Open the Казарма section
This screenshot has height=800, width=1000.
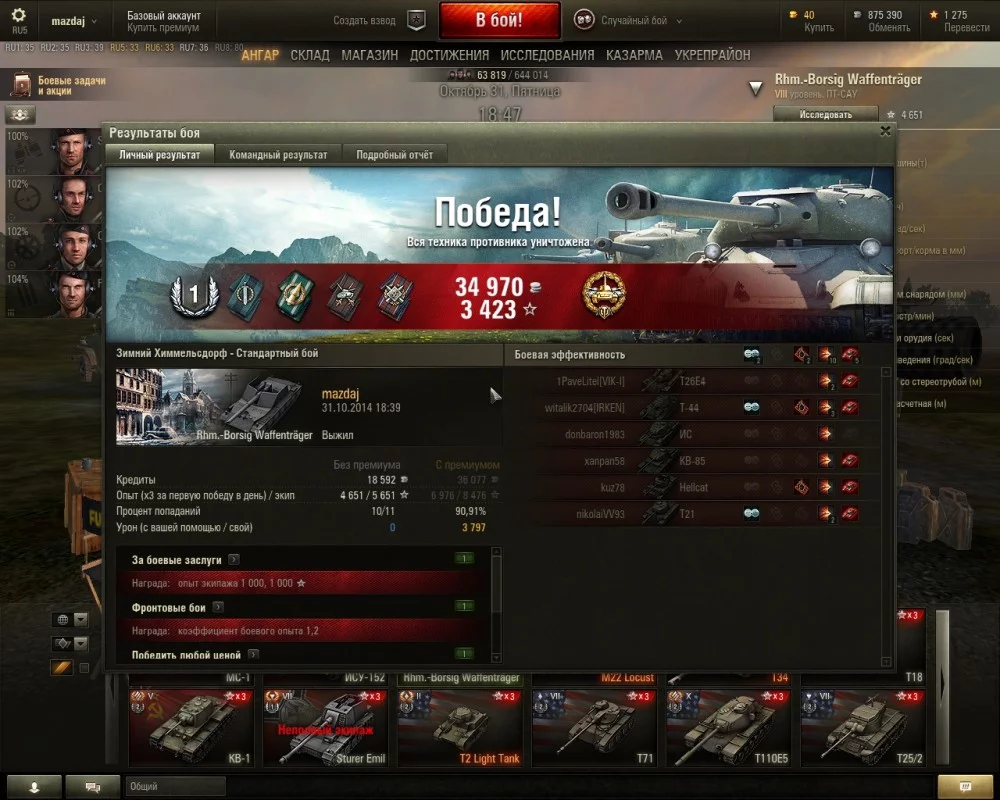pyautogui.click(x=634, y=55)
